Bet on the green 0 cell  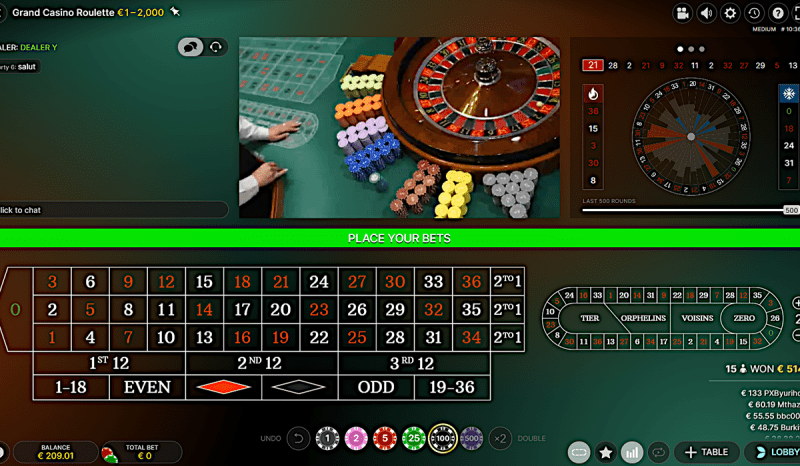[x=15, y=310]
